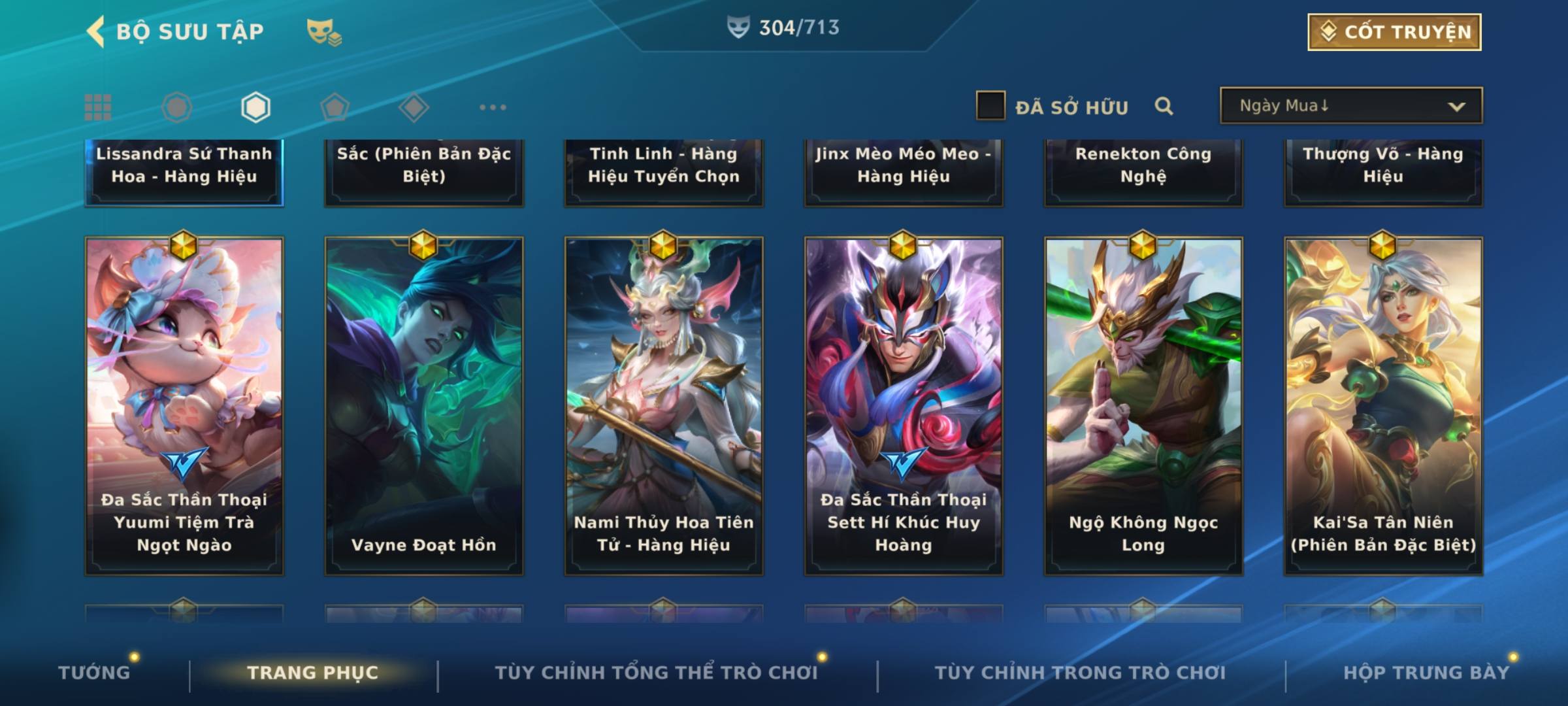The width and height of the screenshot is (1568, 706).
Task: Choose the Vayne Đoạt Hồn skin card
Action: [x=424, y=405]
